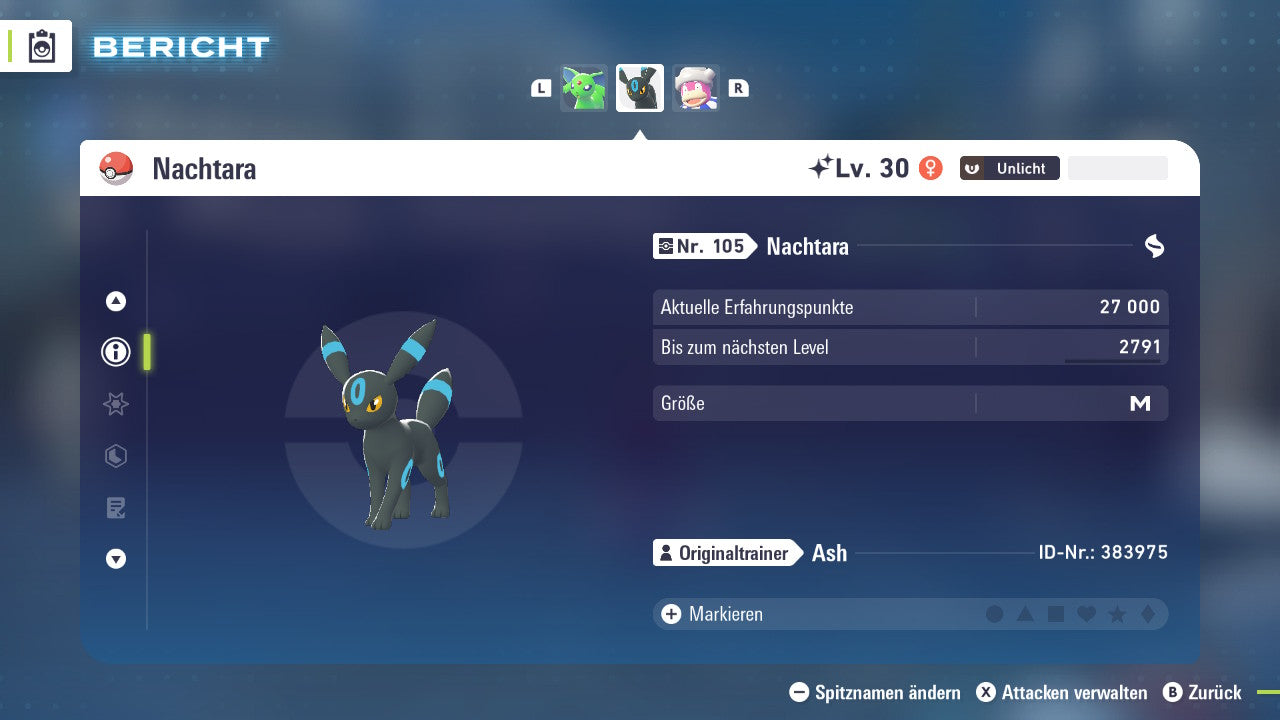The image size is (1280, 720).
Task: Select the hexagon stats icon in sidebar
Action: point(115,456)
